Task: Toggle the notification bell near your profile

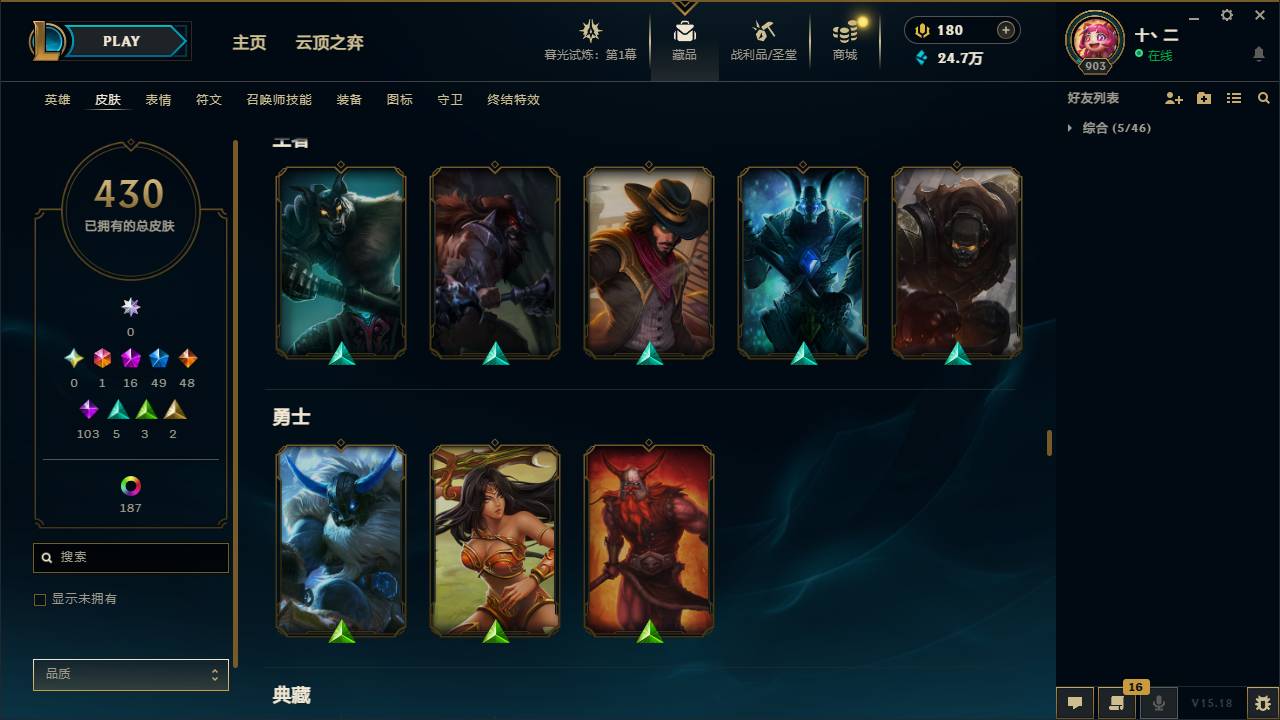Action: pos(1258,53)
